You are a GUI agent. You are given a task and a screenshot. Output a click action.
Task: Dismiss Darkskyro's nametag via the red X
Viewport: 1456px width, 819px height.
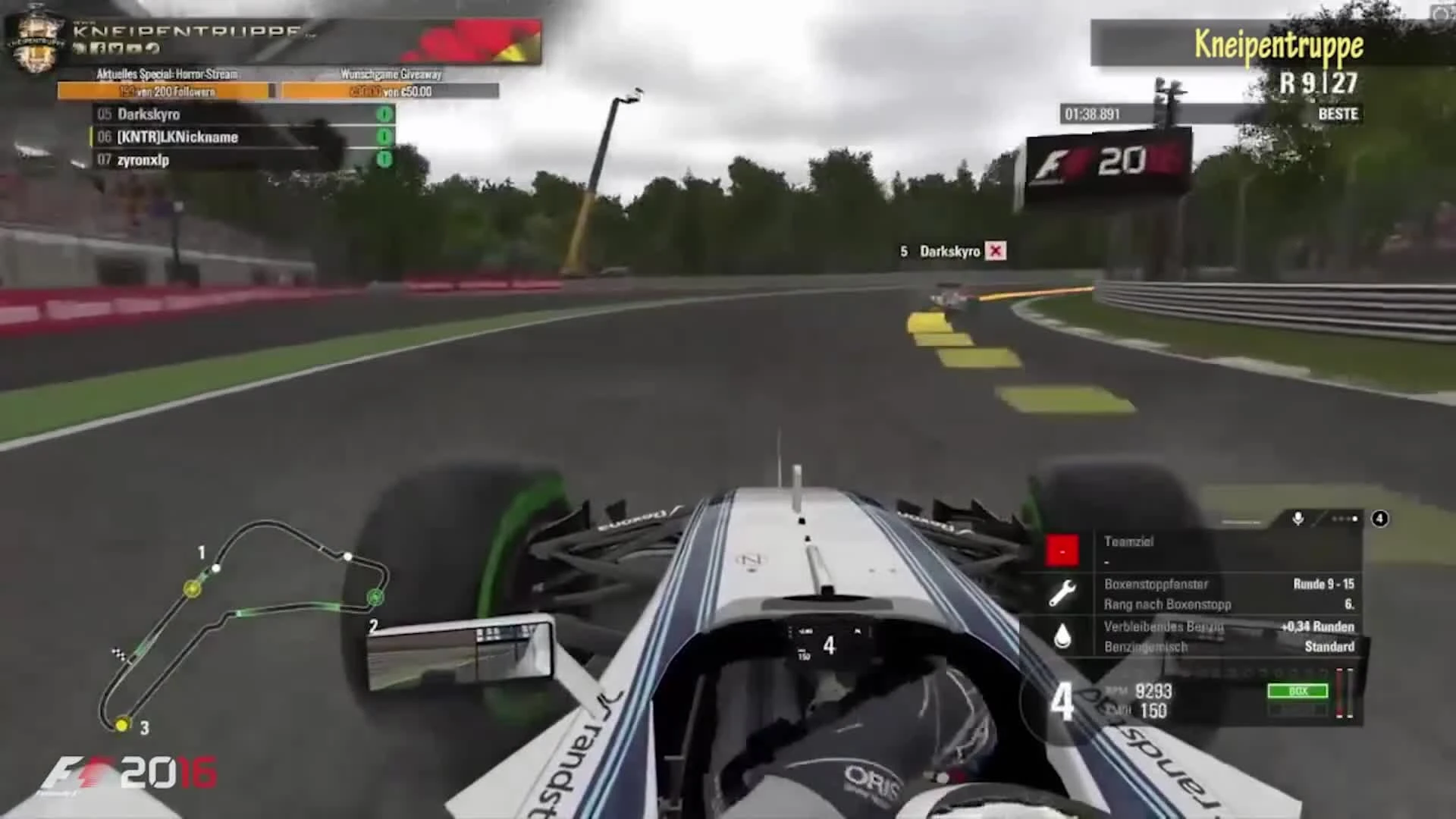coord(996,251)
